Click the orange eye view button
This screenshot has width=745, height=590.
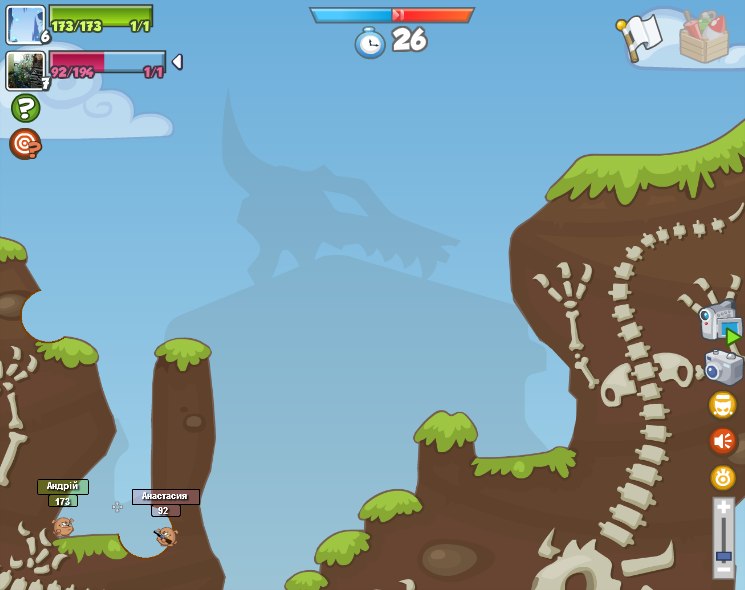pyautogui.click(x=723, y=477)
